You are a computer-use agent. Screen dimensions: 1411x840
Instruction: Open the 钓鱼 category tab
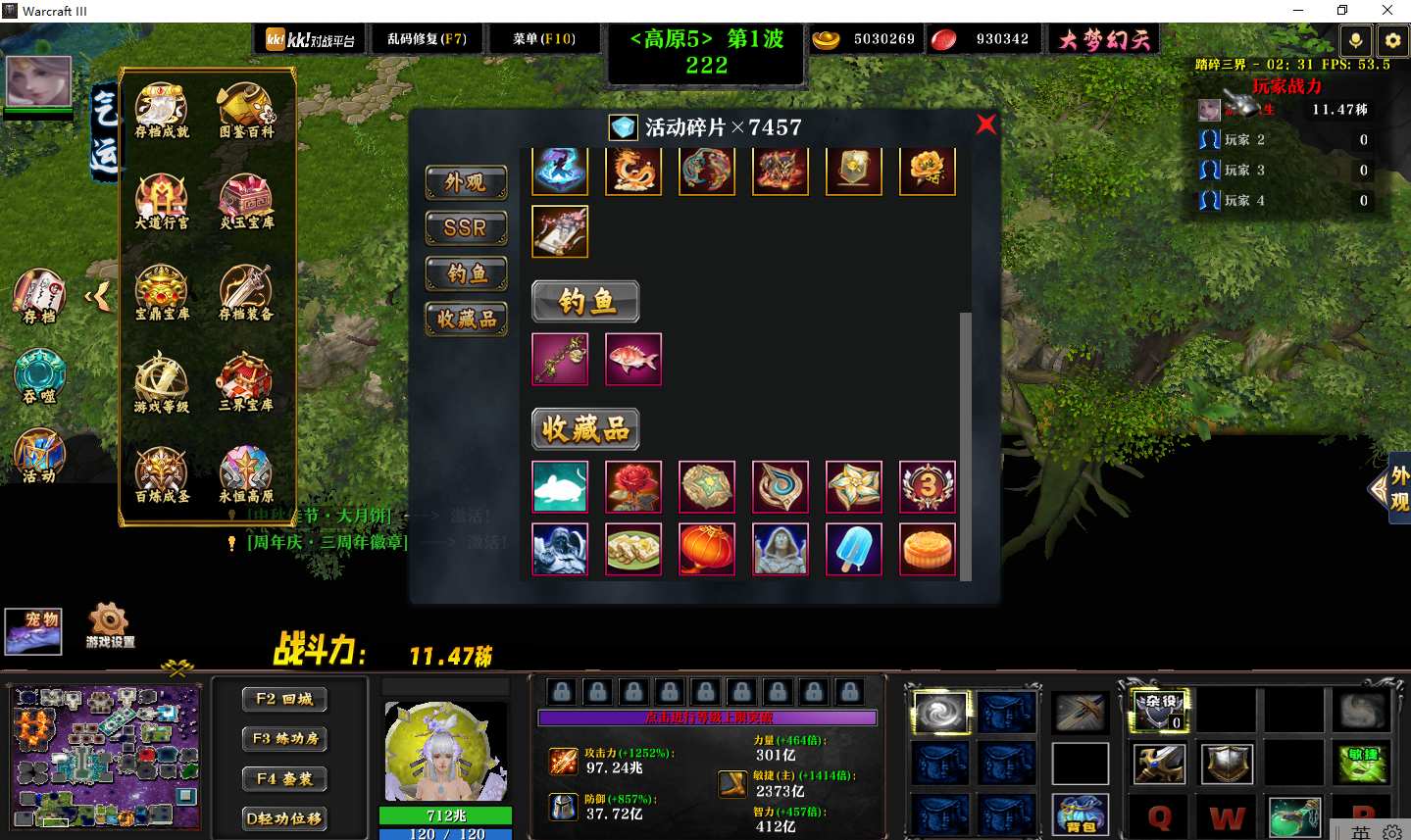[x=466, y=273]
